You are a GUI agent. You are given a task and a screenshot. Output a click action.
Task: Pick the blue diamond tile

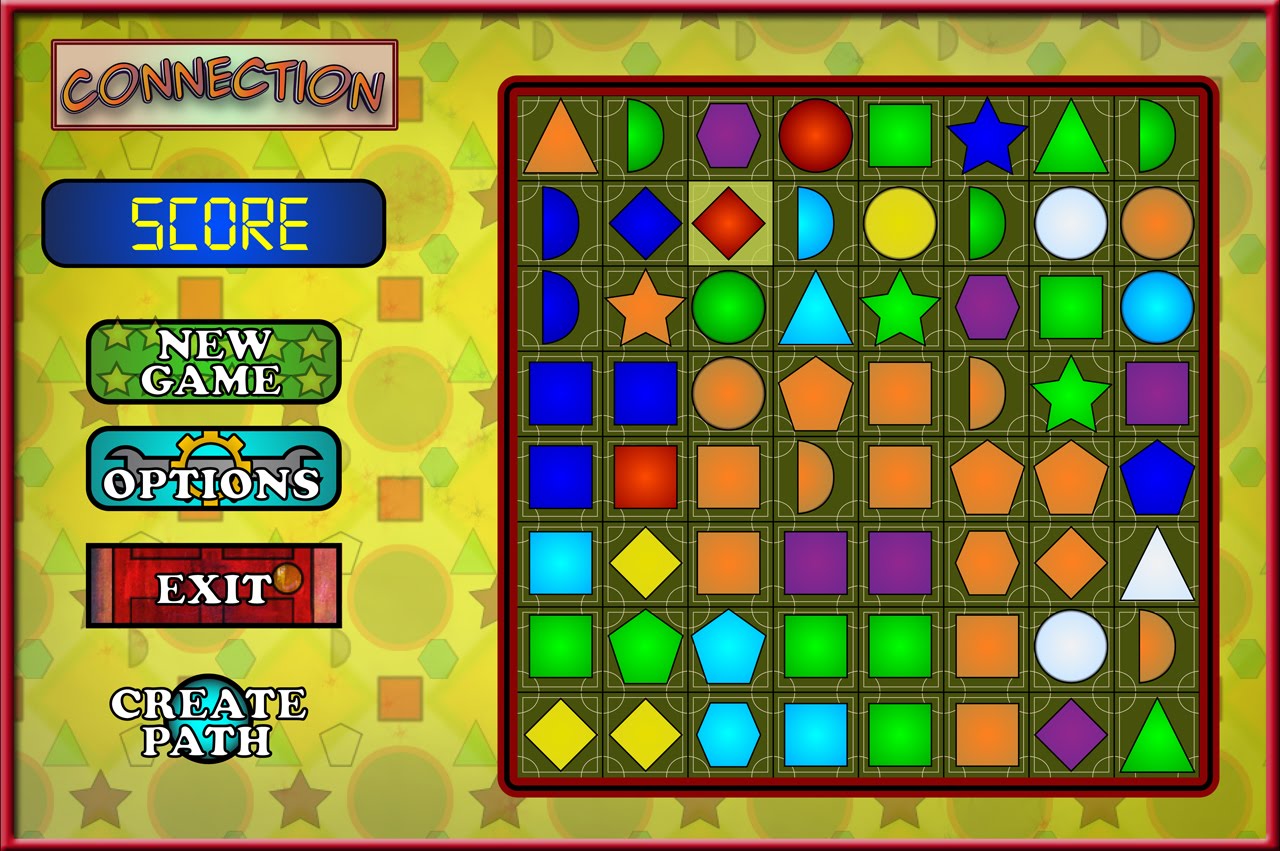click(645, 222)
